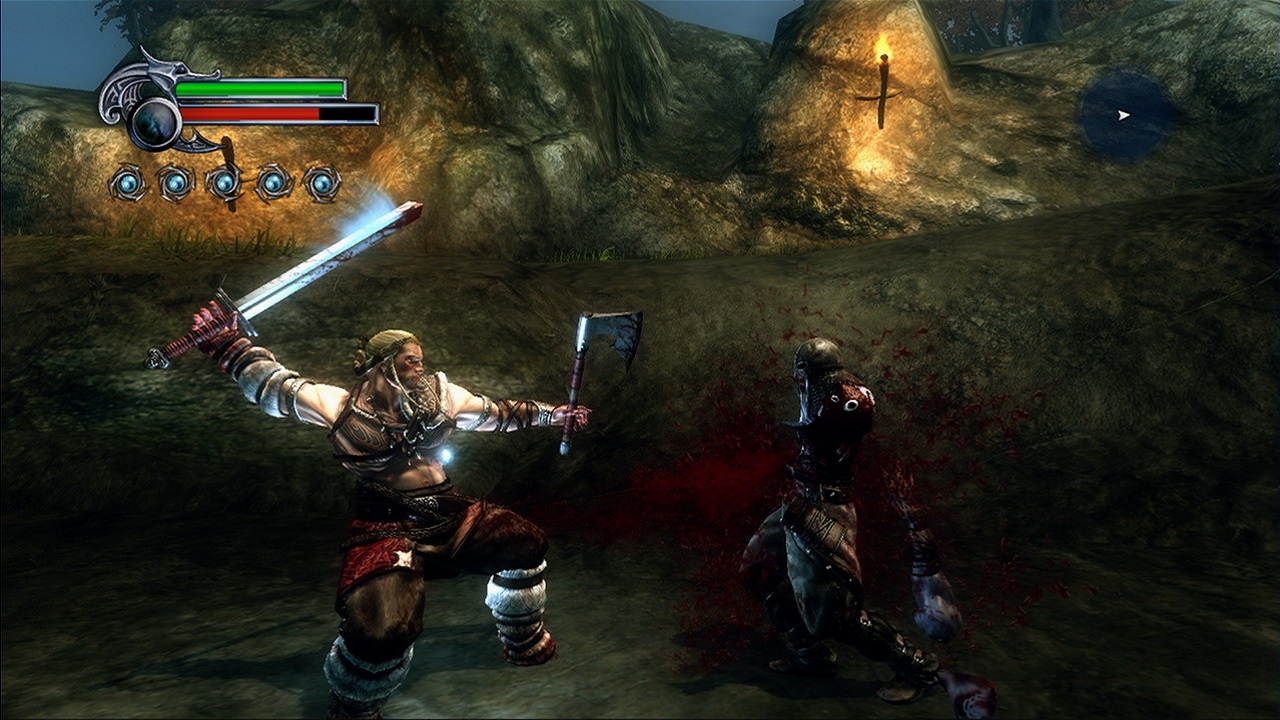The image size is (1280, 720).
Task: Select the first blue rune orb
Action: coord(128,183)
